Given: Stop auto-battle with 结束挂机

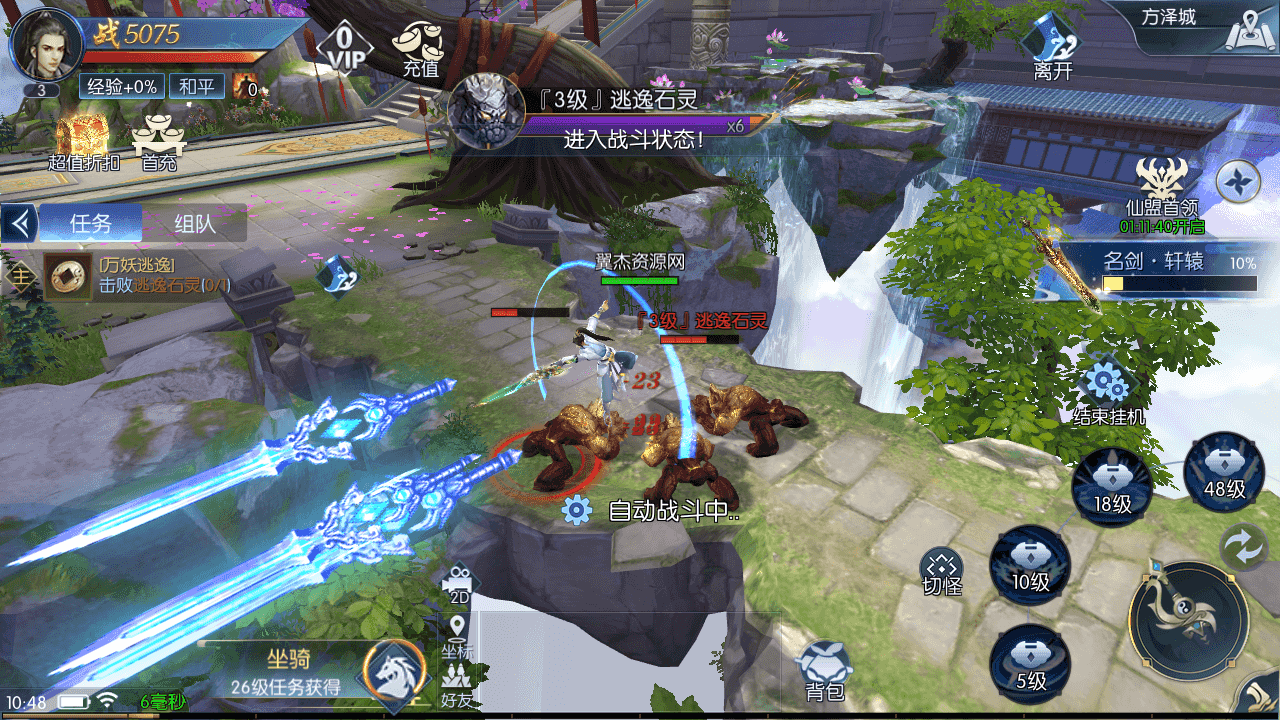Looking at the screenshot, I should (x=1108, y=391).
